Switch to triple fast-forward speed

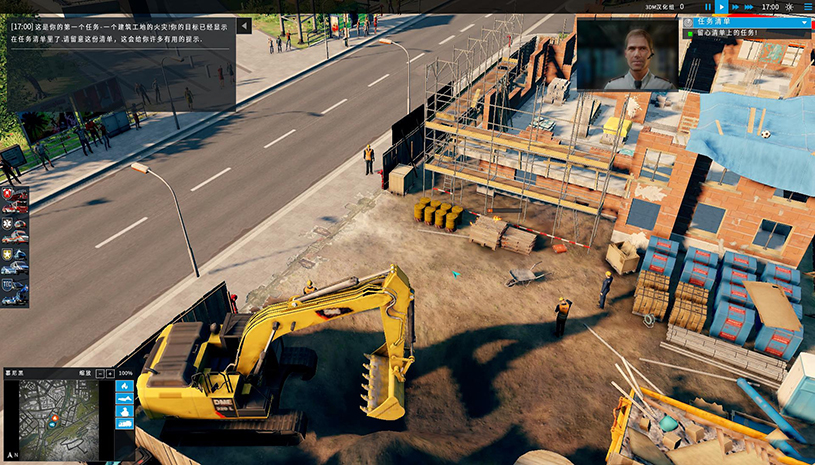click(x=750, y=7)
